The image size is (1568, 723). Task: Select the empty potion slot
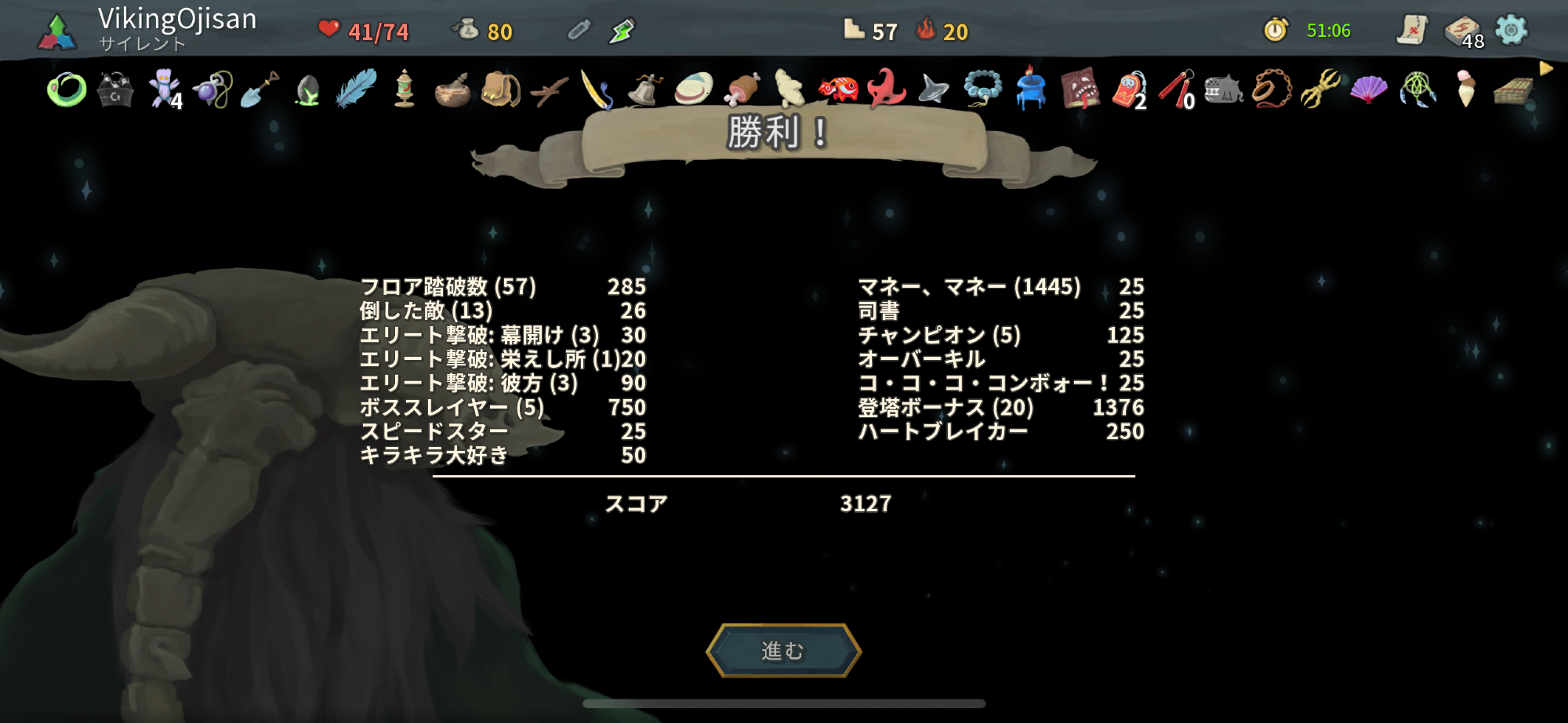(578, 31)
